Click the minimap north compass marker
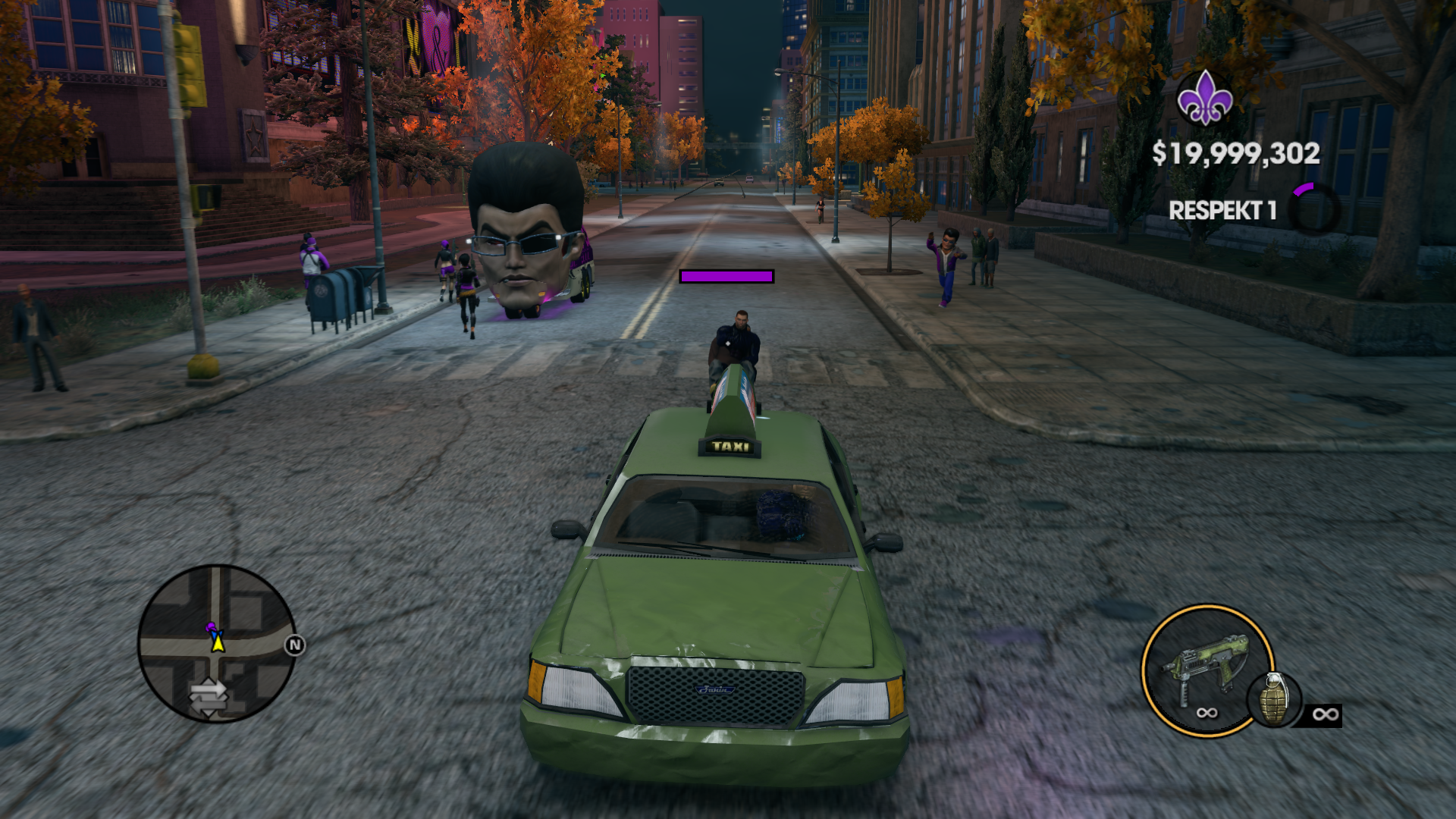Viewport: 1456px width, 819px height. click(295, 645)
